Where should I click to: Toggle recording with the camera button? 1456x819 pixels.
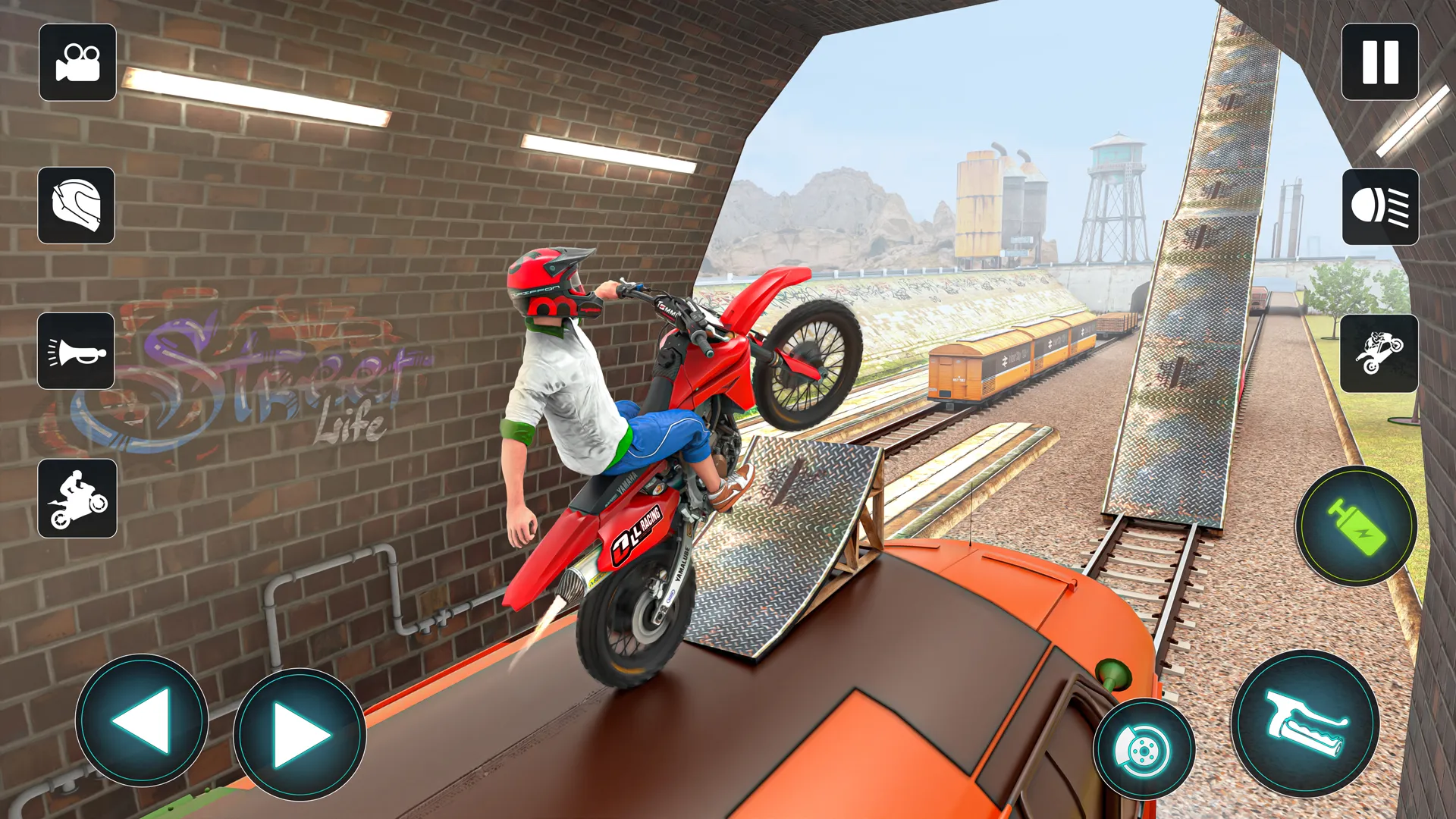tap(77, 64)
